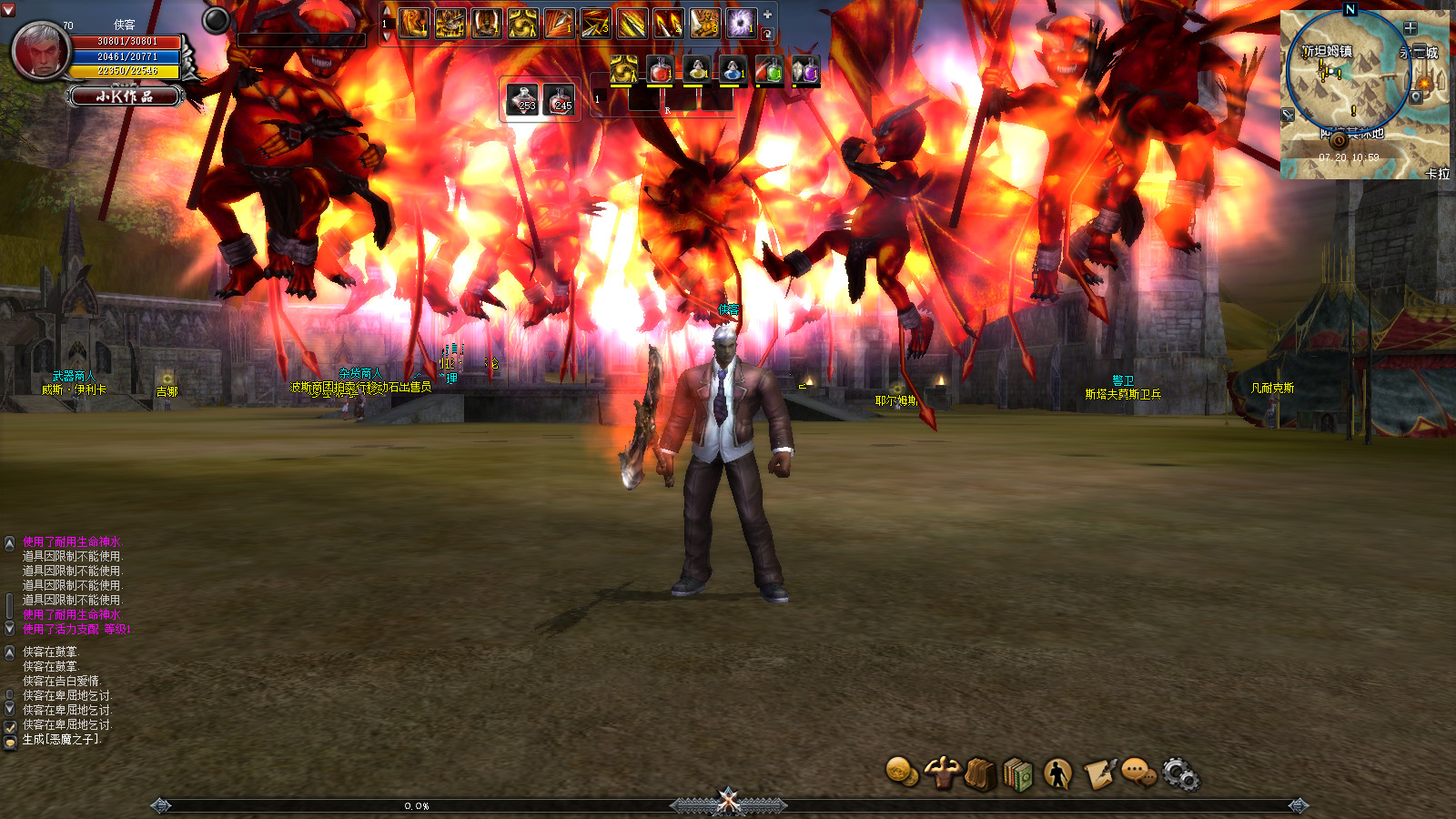Click the sword button beside the minimap
The image size is (1456, 819).
(1288, 115)
